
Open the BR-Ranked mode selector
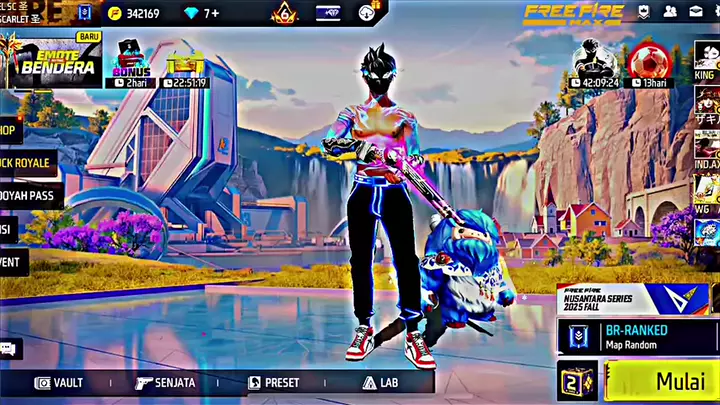point(636,337)
